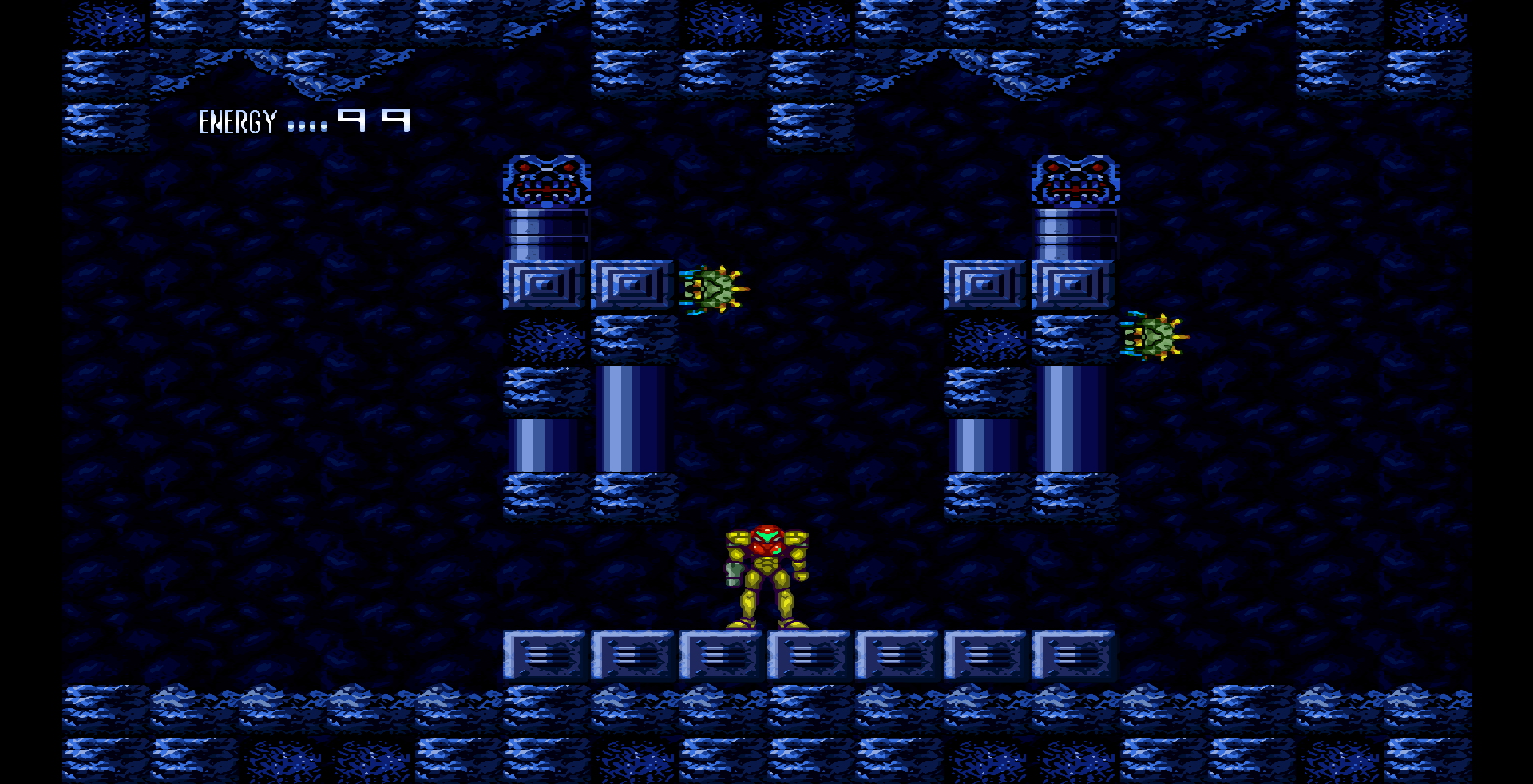Click the second energy dot in the HUD
This screenshot has width=1533, height=784.
coord(301,126)
